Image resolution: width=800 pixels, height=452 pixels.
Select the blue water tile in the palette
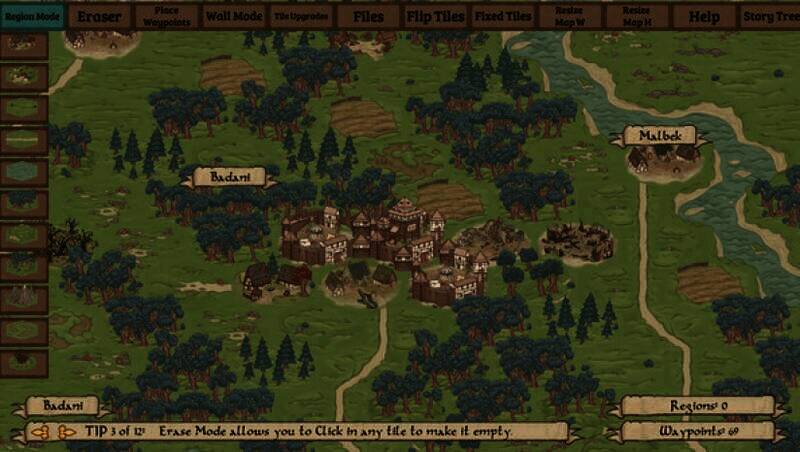click(24, 171)
